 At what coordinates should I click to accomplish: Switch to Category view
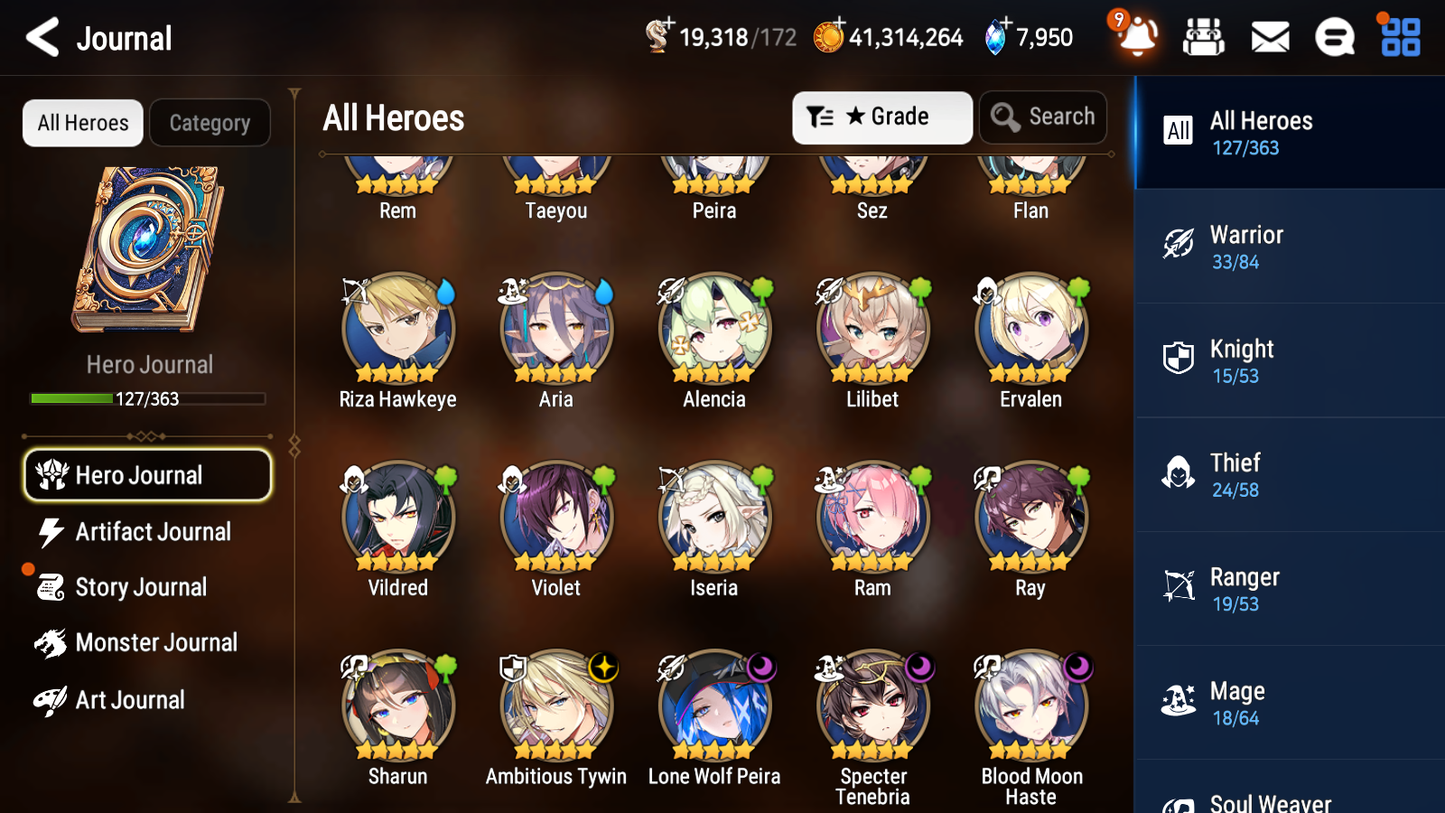coord(210,122)
